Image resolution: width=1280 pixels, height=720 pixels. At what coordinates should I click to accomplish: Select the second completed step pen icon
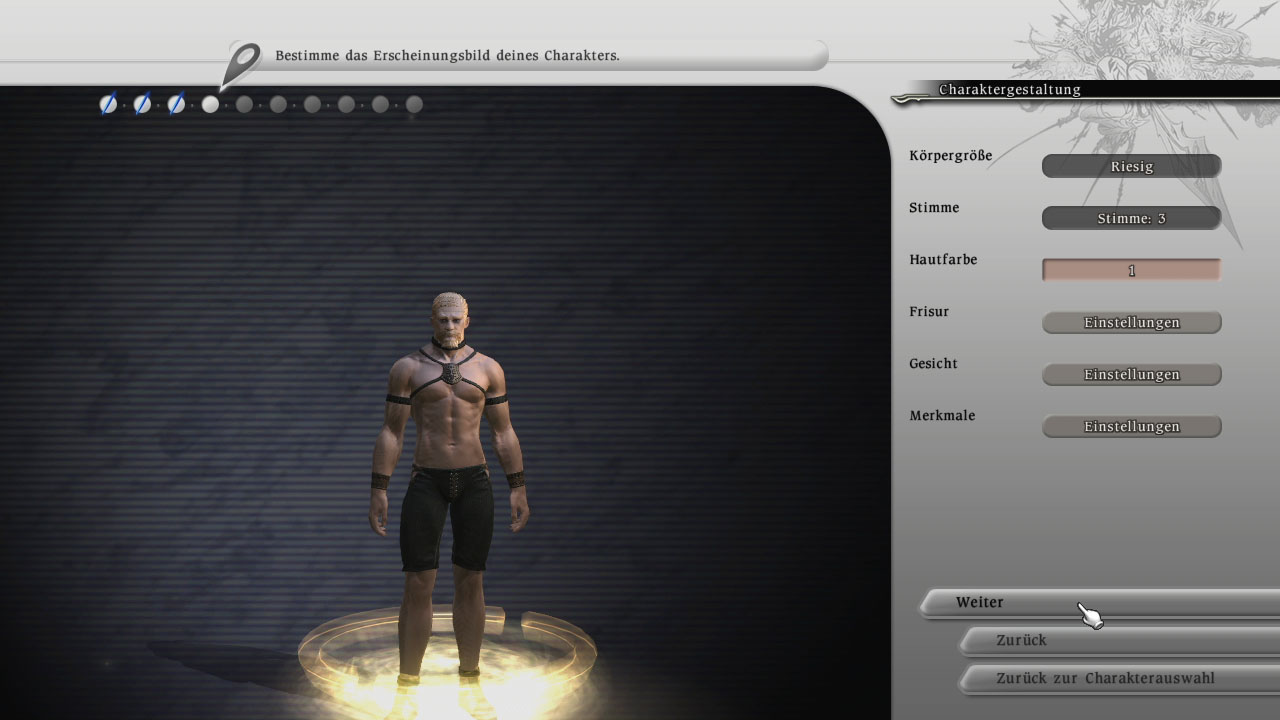pos(143,104)
